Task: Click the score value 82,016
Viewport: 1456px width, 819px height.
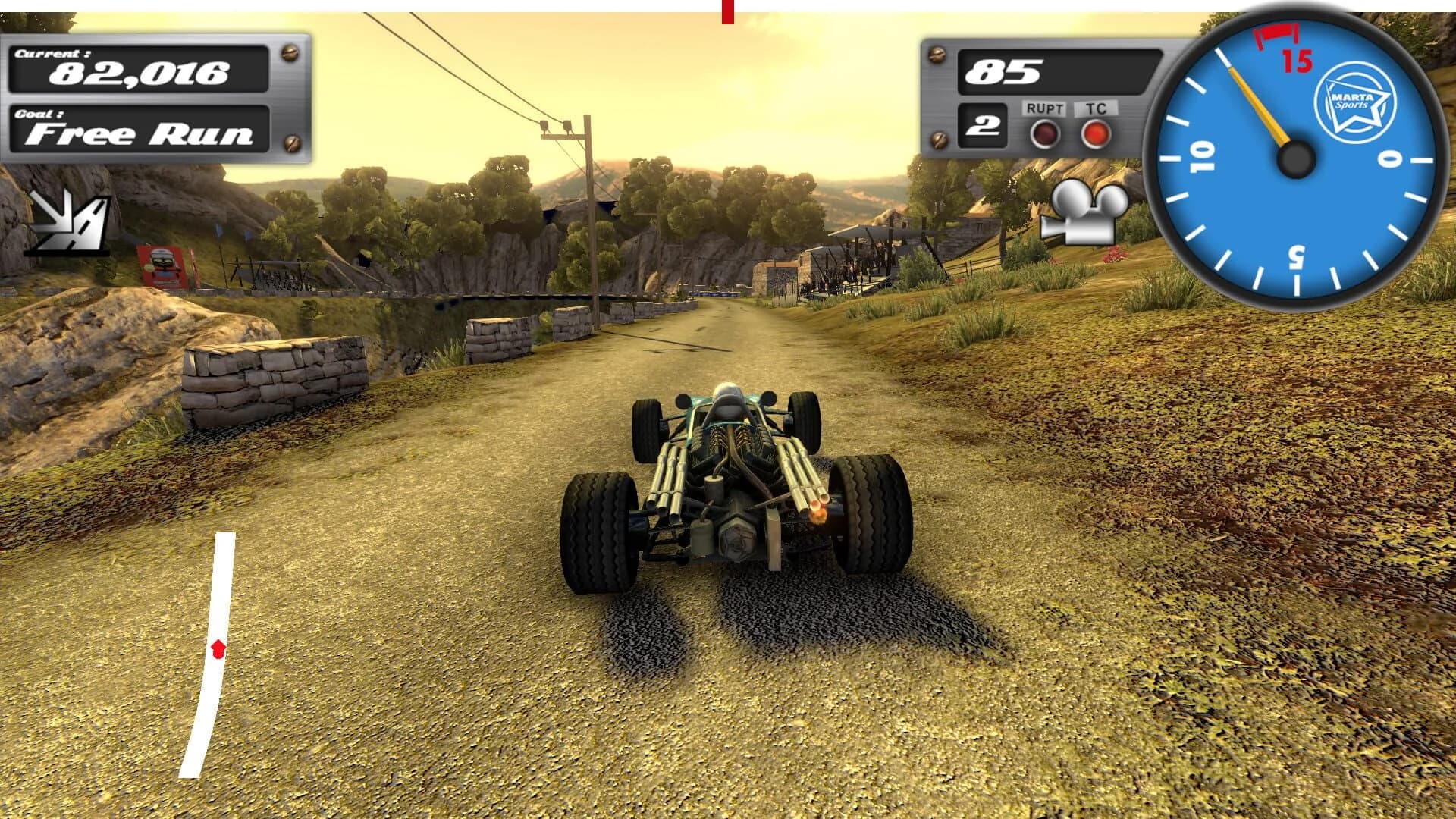Action: pos(140,74)
